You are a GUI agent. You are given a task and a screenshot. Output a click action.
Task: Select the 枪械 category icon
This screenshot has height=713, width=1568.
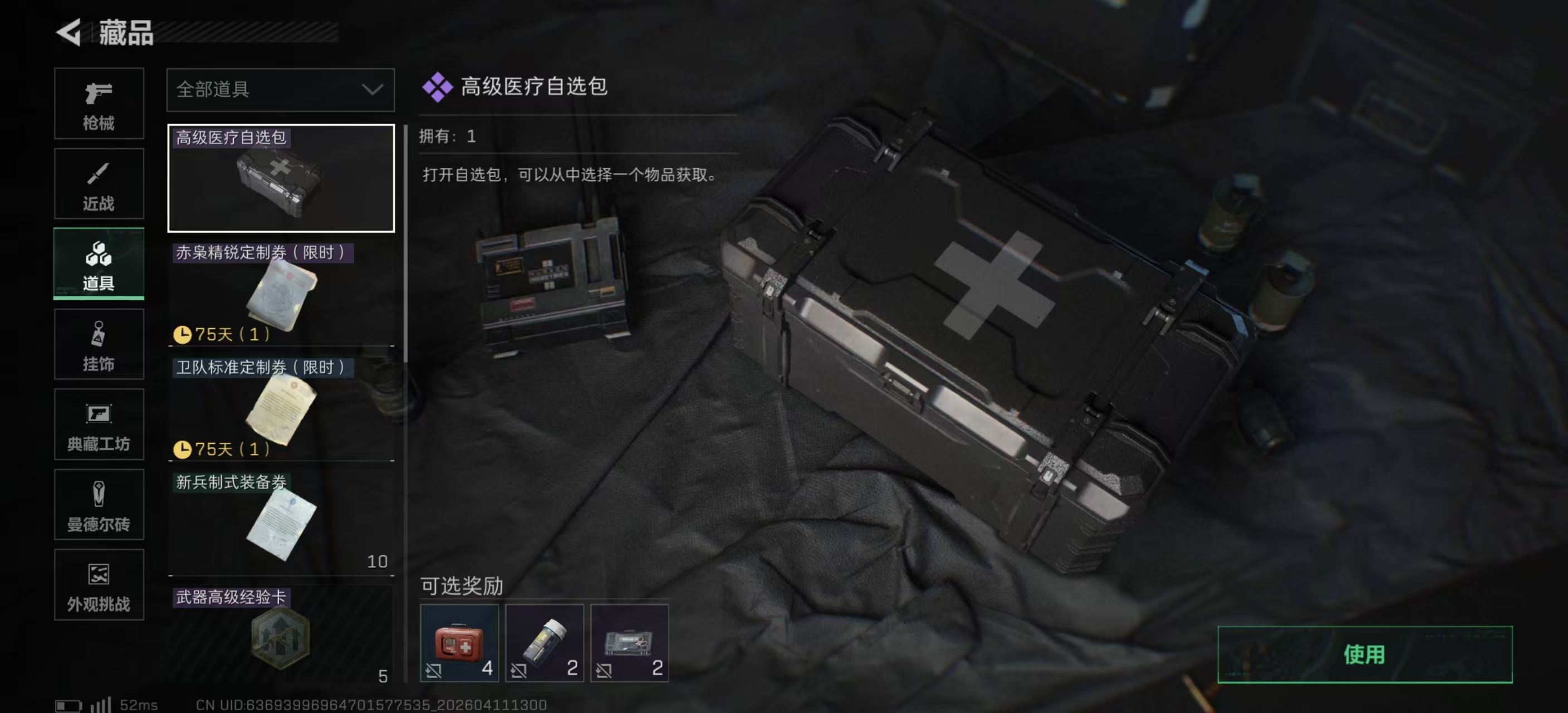pyautogui.click(x=99, y=104)
